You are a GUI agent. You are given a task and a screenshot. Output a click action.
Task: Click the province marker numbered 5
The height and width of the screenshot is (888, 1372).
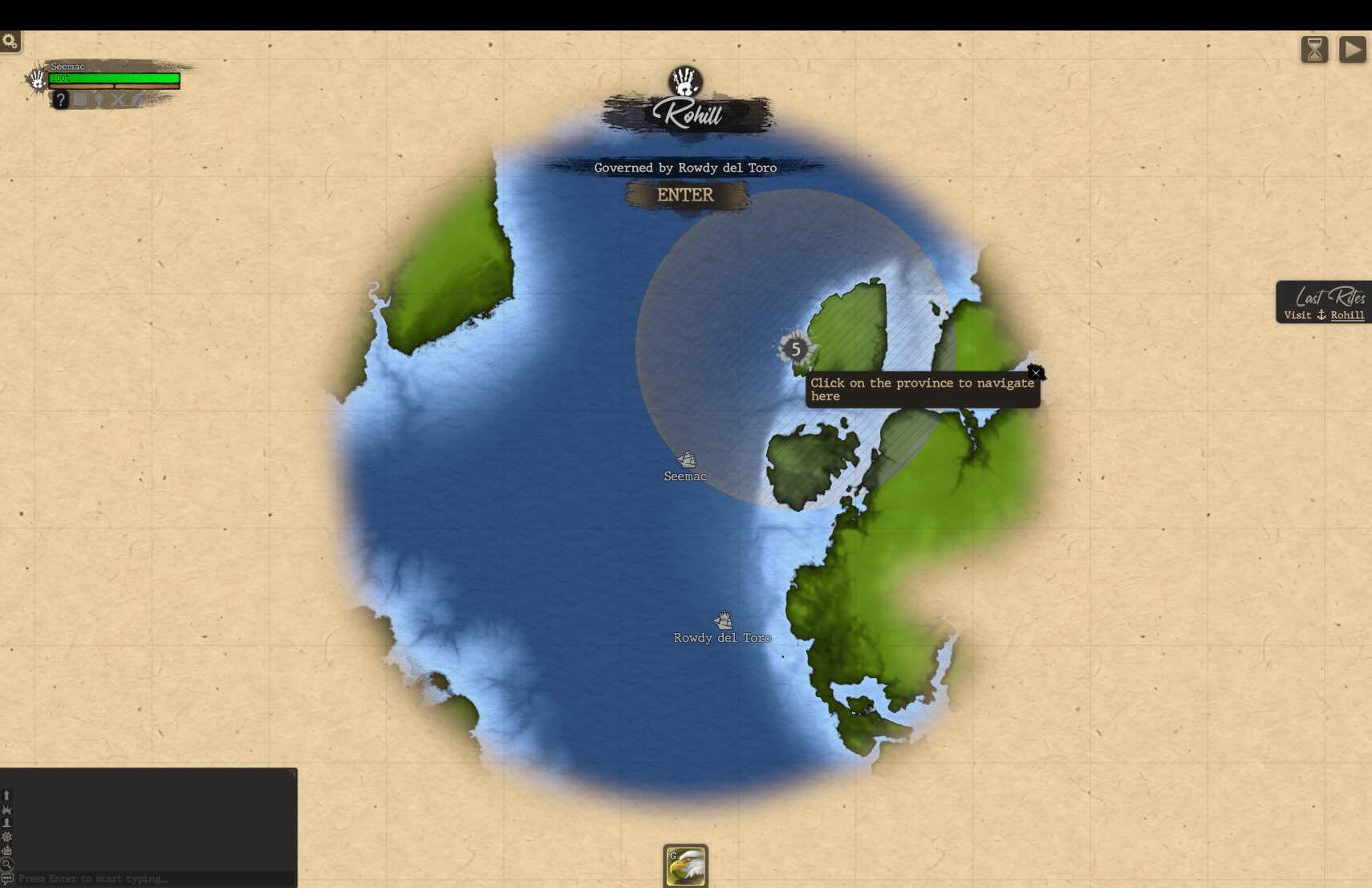click(795, 350)
